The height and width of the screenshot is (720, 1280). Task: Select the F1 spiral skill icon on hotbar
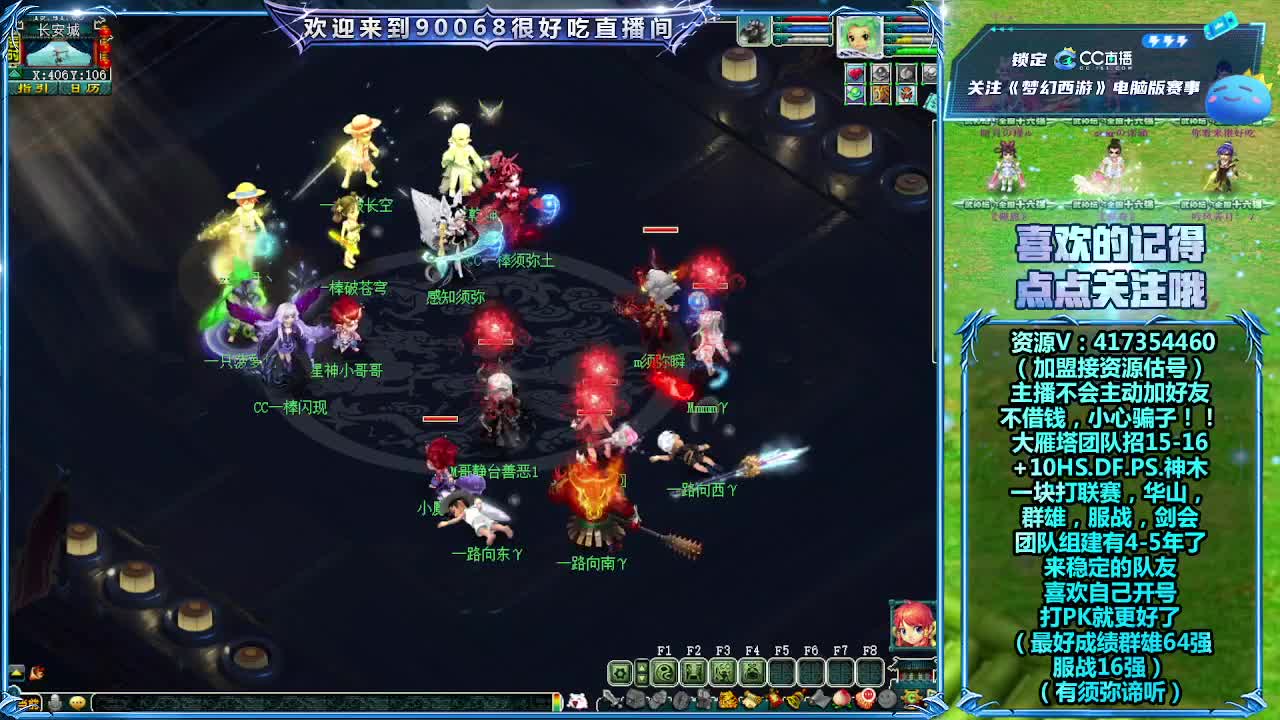(x=665, y=671)
